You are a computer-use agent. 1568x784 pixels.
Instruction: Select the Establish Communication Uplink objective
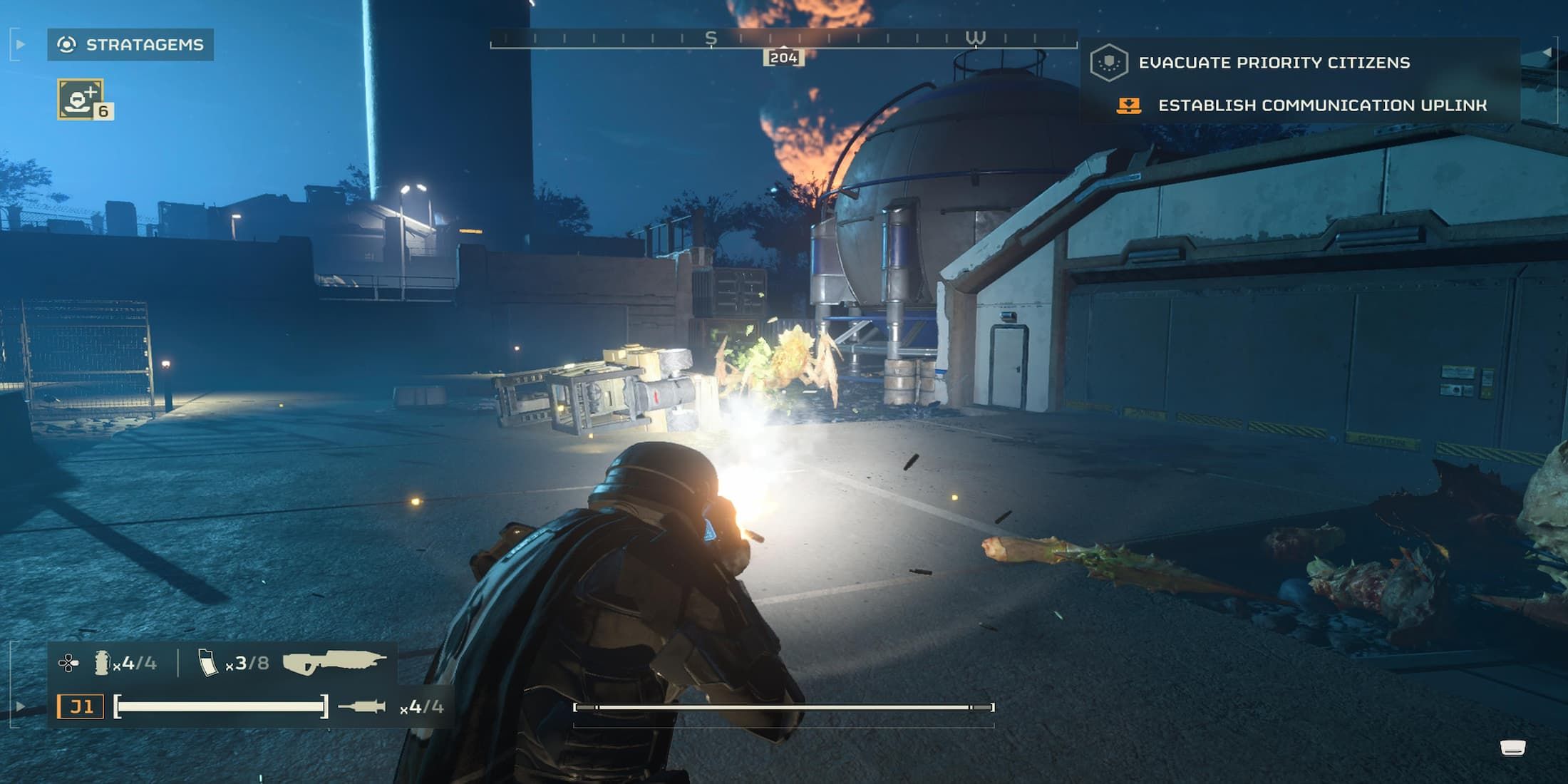pos(1321,105)
